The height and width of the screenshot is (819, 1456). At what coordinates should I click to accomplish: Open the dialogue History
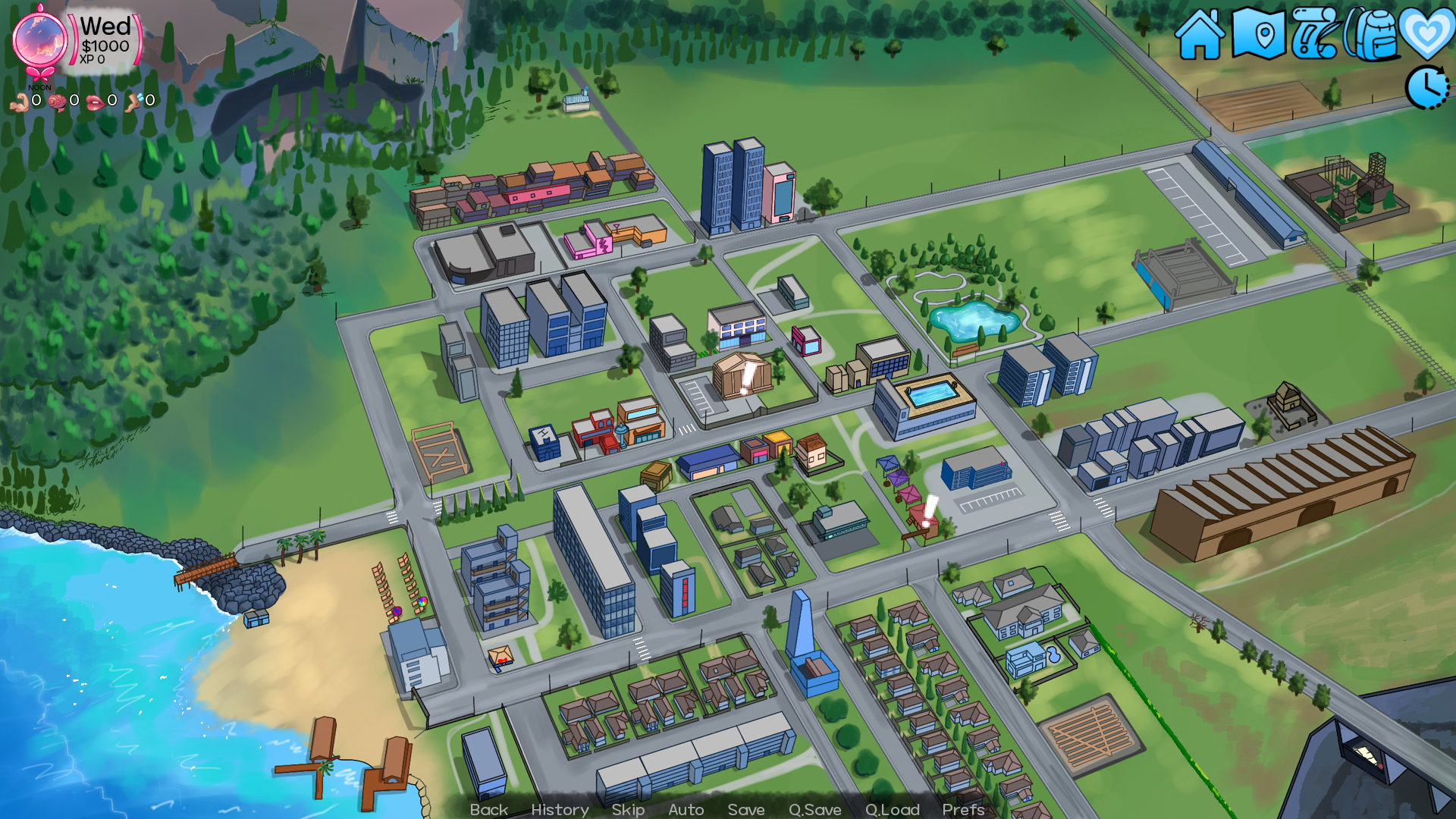(x=560, y=809)
